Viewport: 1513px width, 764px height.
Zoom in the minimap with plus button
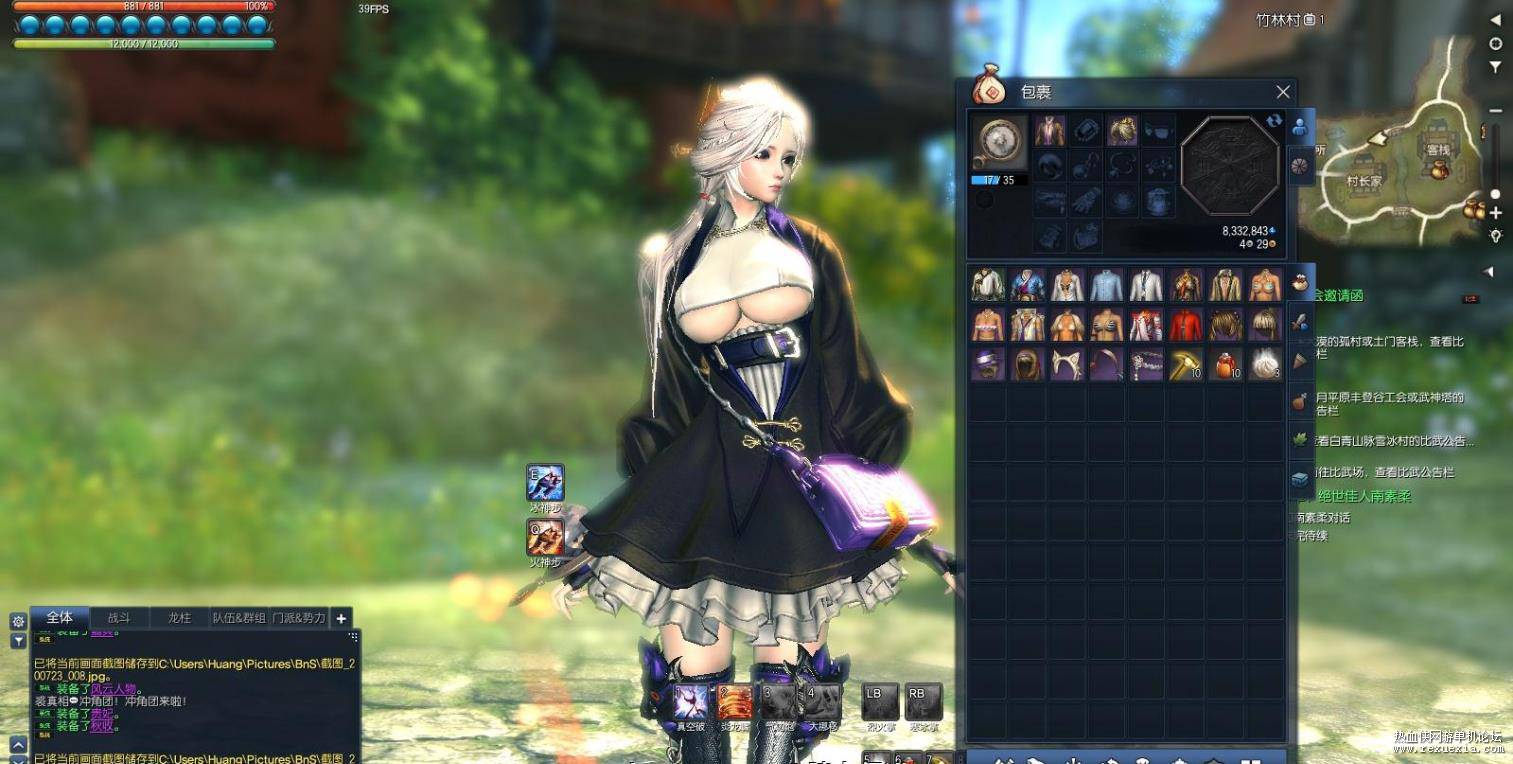(1495, 213)
